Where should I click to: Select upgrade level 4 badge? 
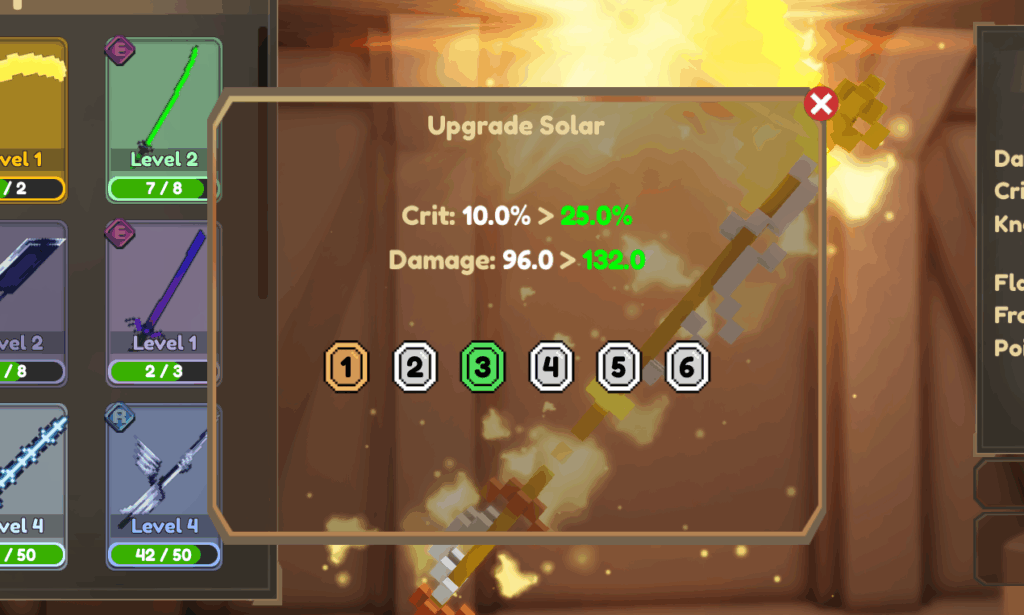550,368
